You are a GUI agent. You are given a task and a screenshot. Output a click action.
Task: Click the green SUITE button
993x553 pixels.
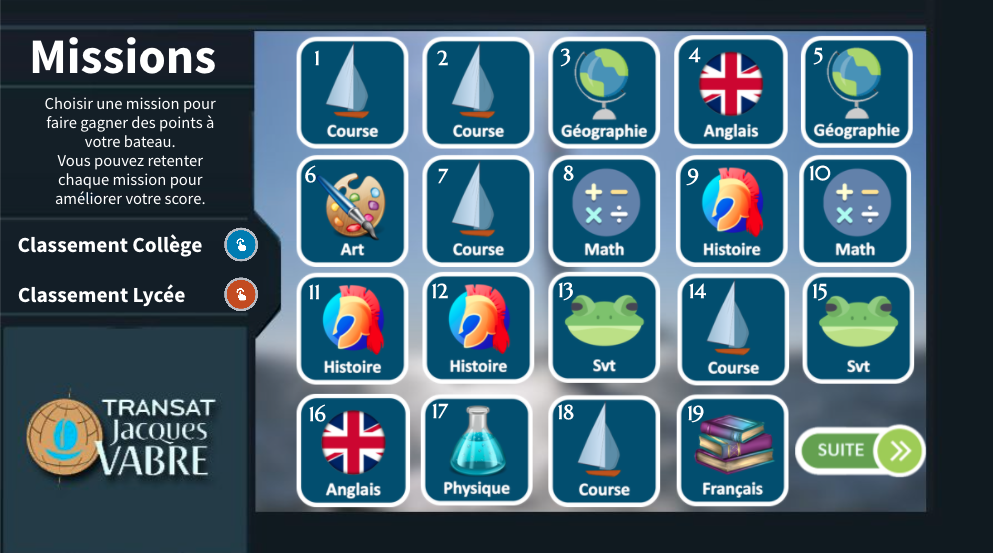coord(859,450)
